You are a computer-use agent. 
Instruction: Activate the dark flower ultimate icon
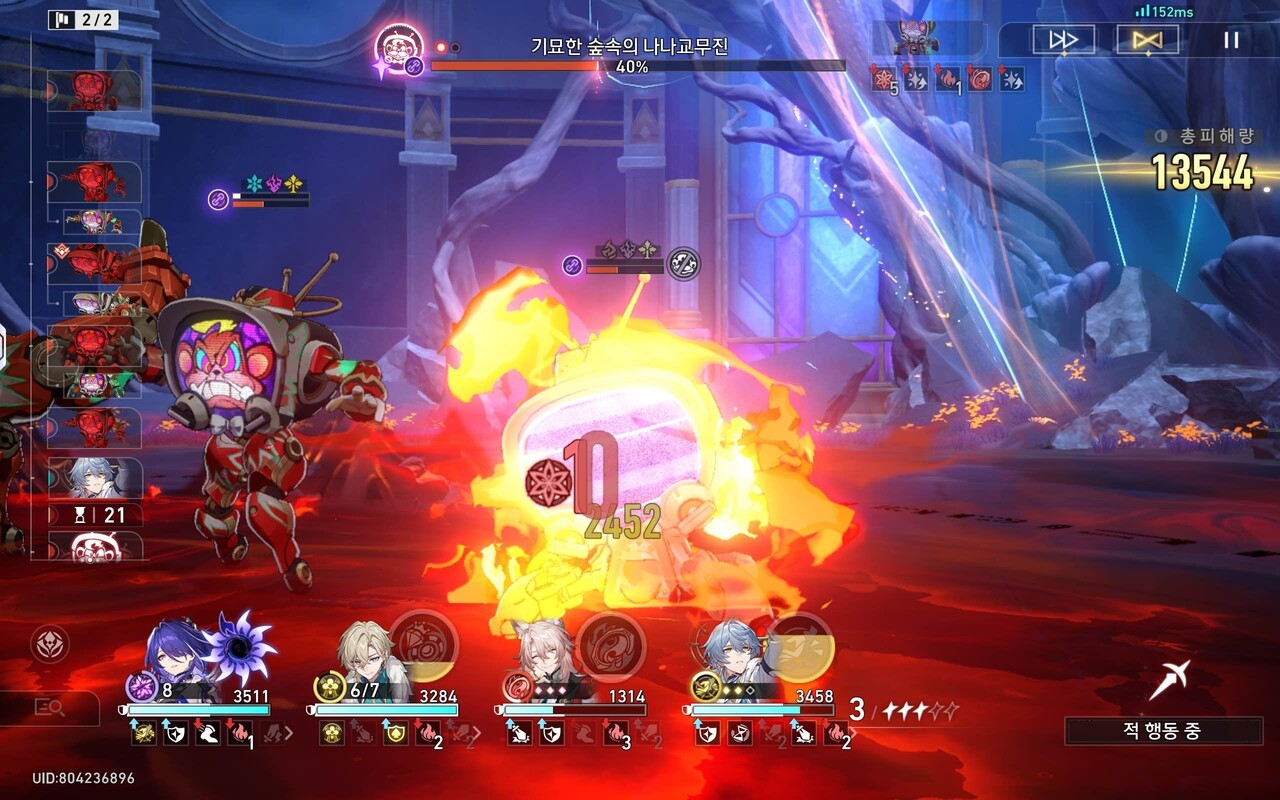pos(240,646)
